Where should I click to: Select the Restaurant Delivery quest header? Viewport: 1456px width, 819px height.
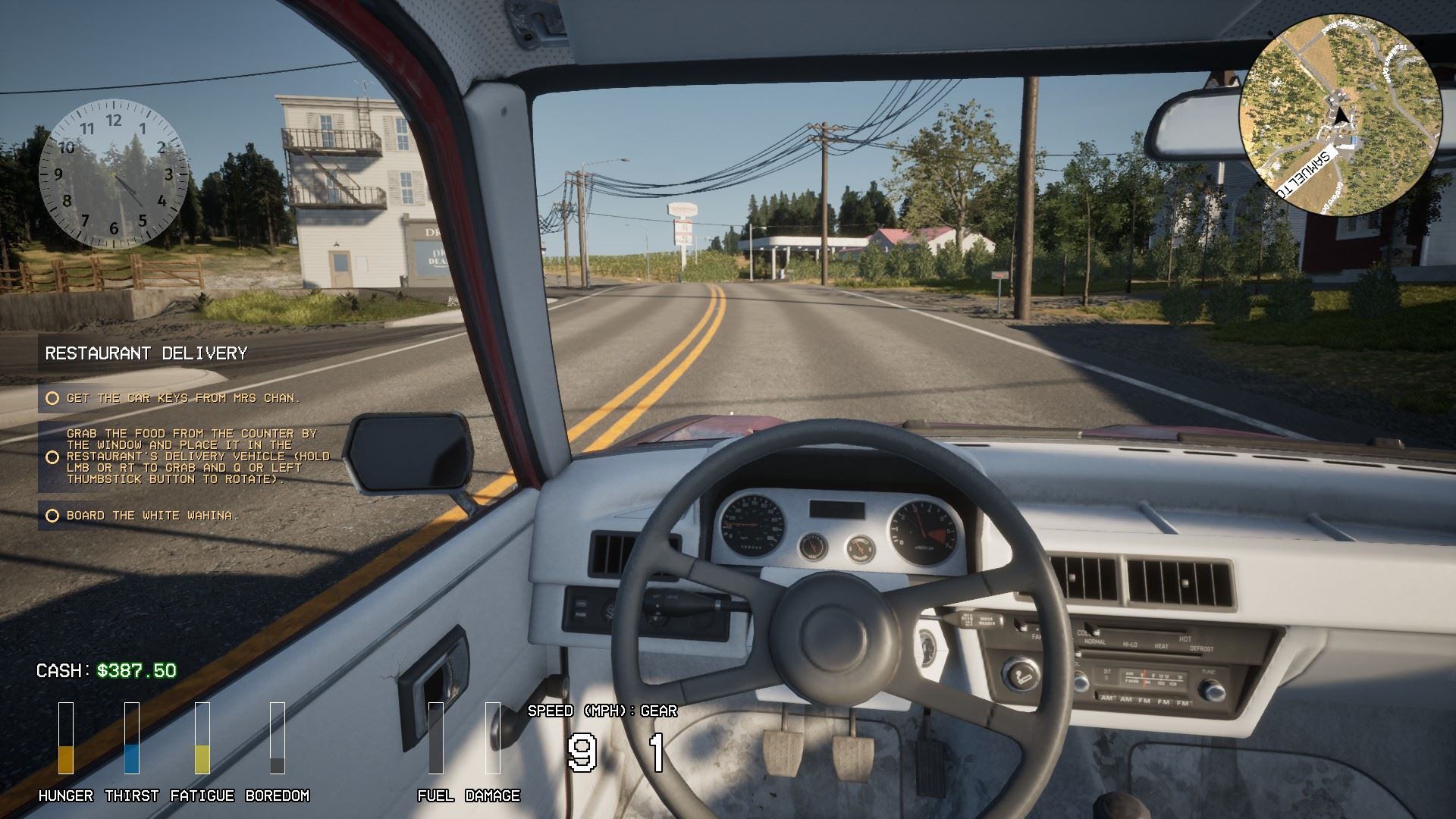(x=146, y=353)
